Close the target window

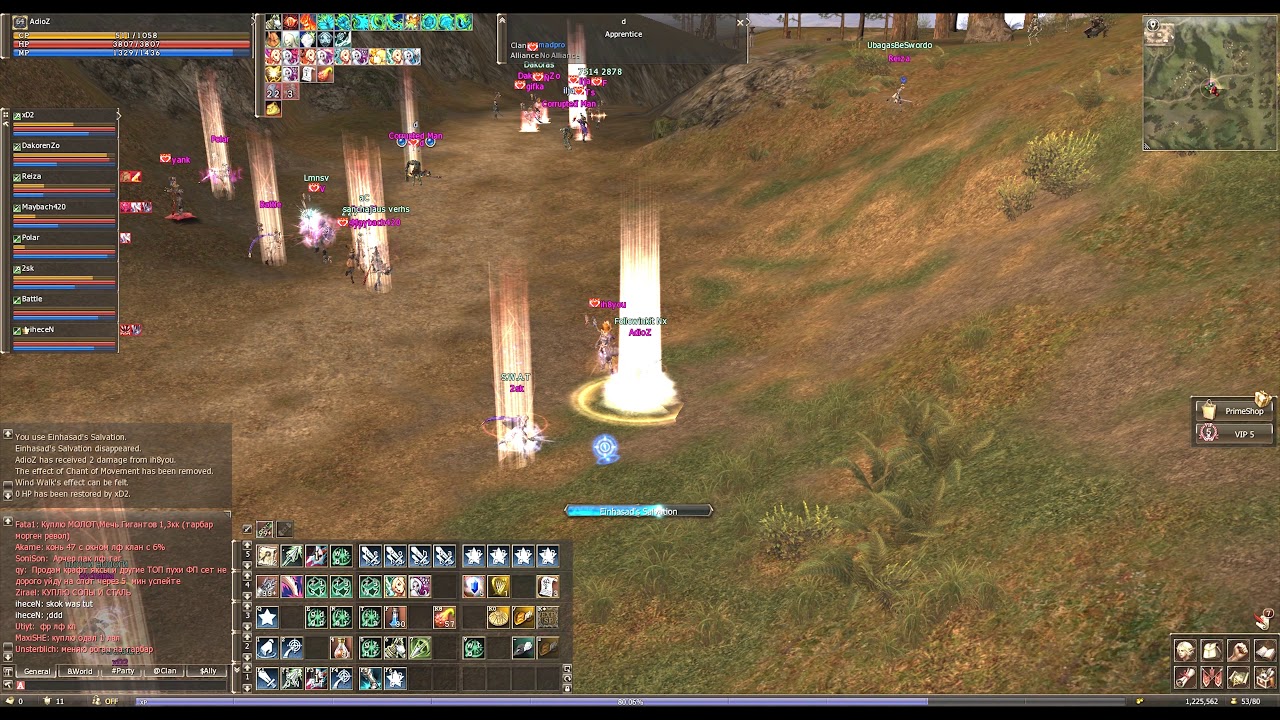pos(741,22)
